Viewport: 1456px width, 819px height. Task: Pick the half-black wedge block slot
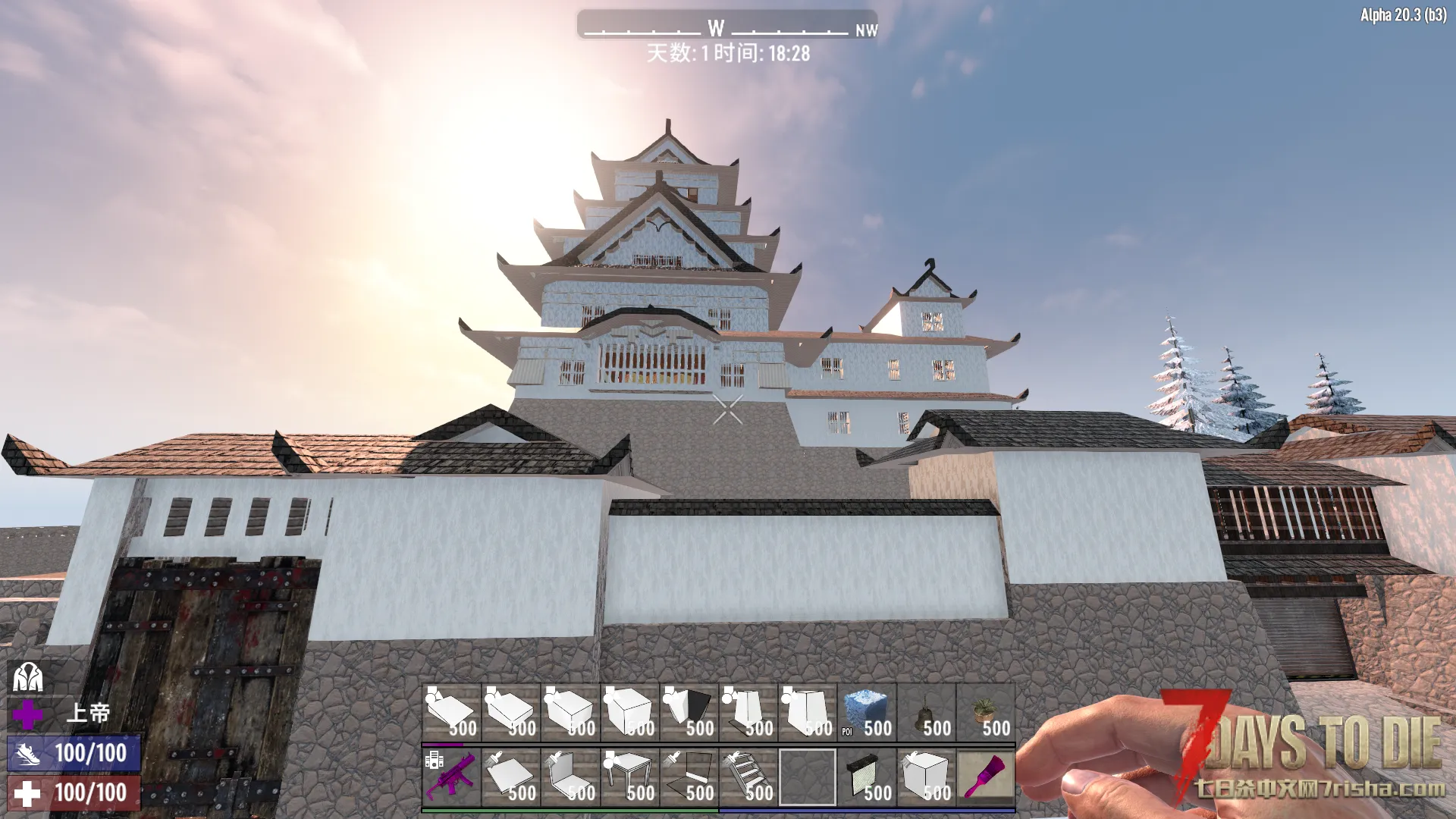coord(689,713)
